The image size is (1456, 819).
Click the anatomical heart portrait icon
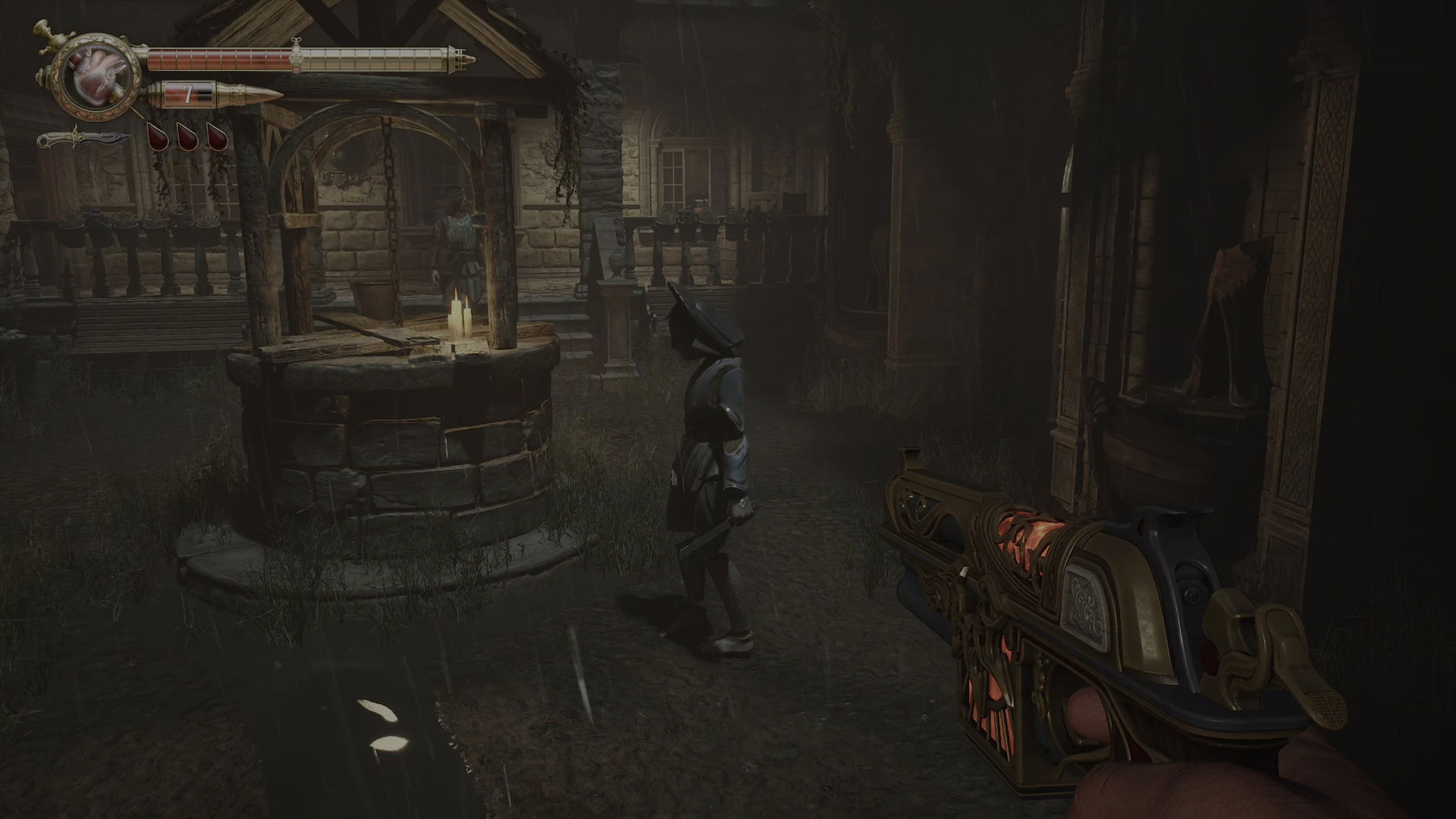click(94, 79)
